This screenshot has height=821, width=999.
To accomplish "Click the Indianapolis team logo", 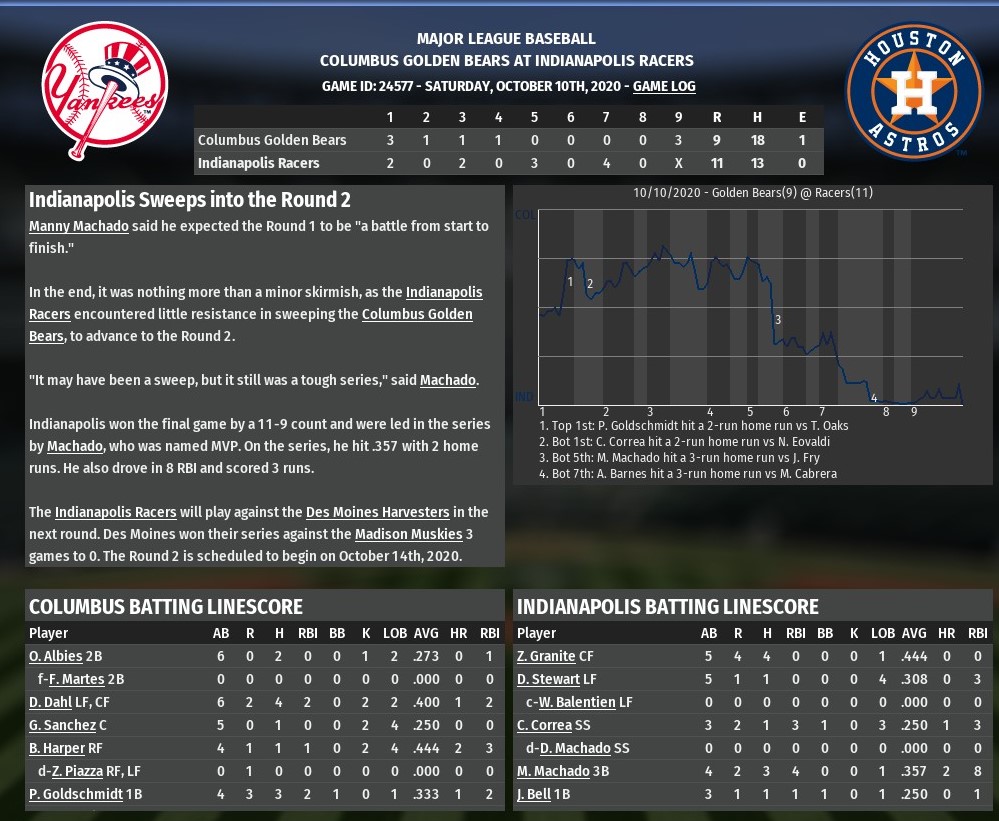I will click(x=914, y=91).
